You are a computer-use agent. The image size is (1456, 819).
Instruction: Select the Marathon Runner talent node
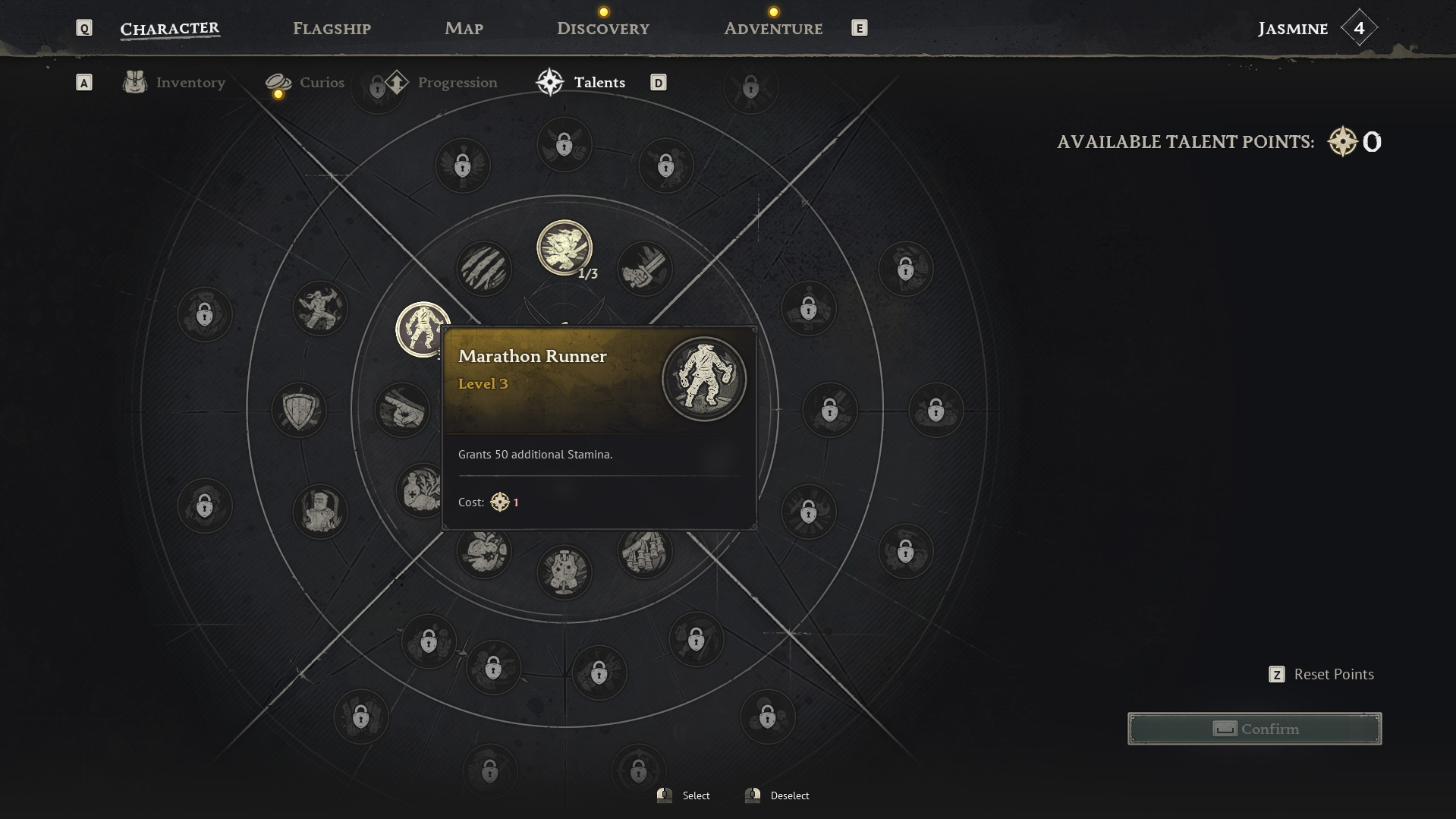coord(420,331)
